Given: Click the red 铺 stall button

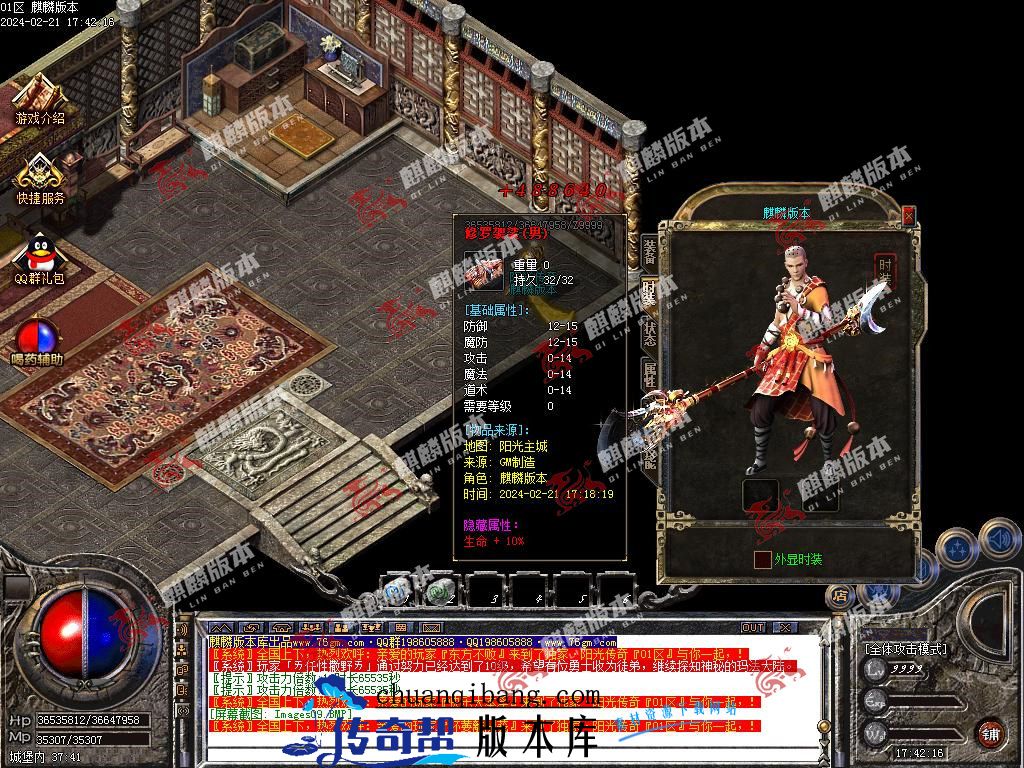Looking at the screenshot, I should pos(990,732).
